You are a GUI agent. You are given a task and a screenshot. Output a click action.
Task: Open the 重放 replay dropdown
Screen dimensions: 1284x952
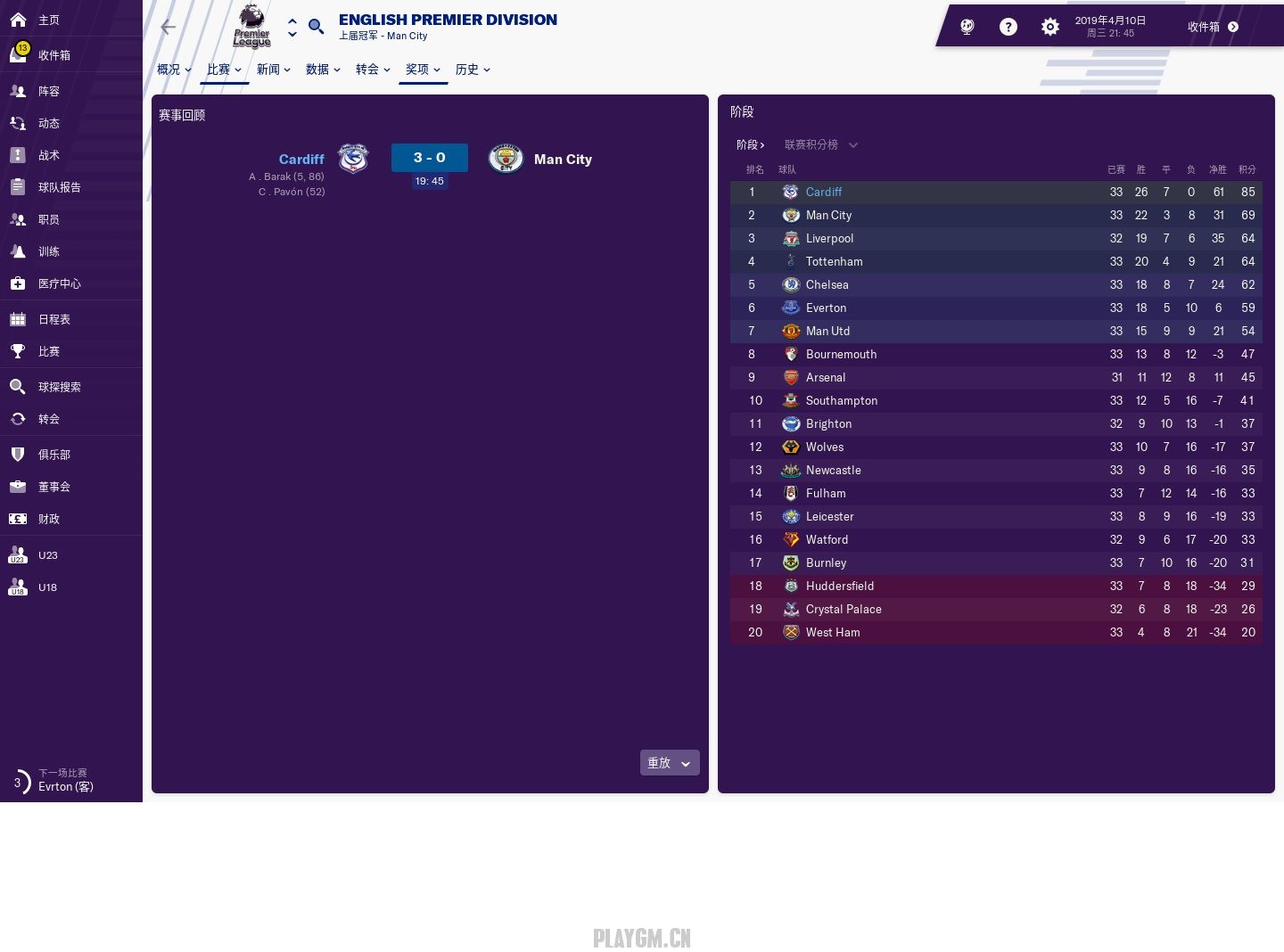(x=669, y=763)
